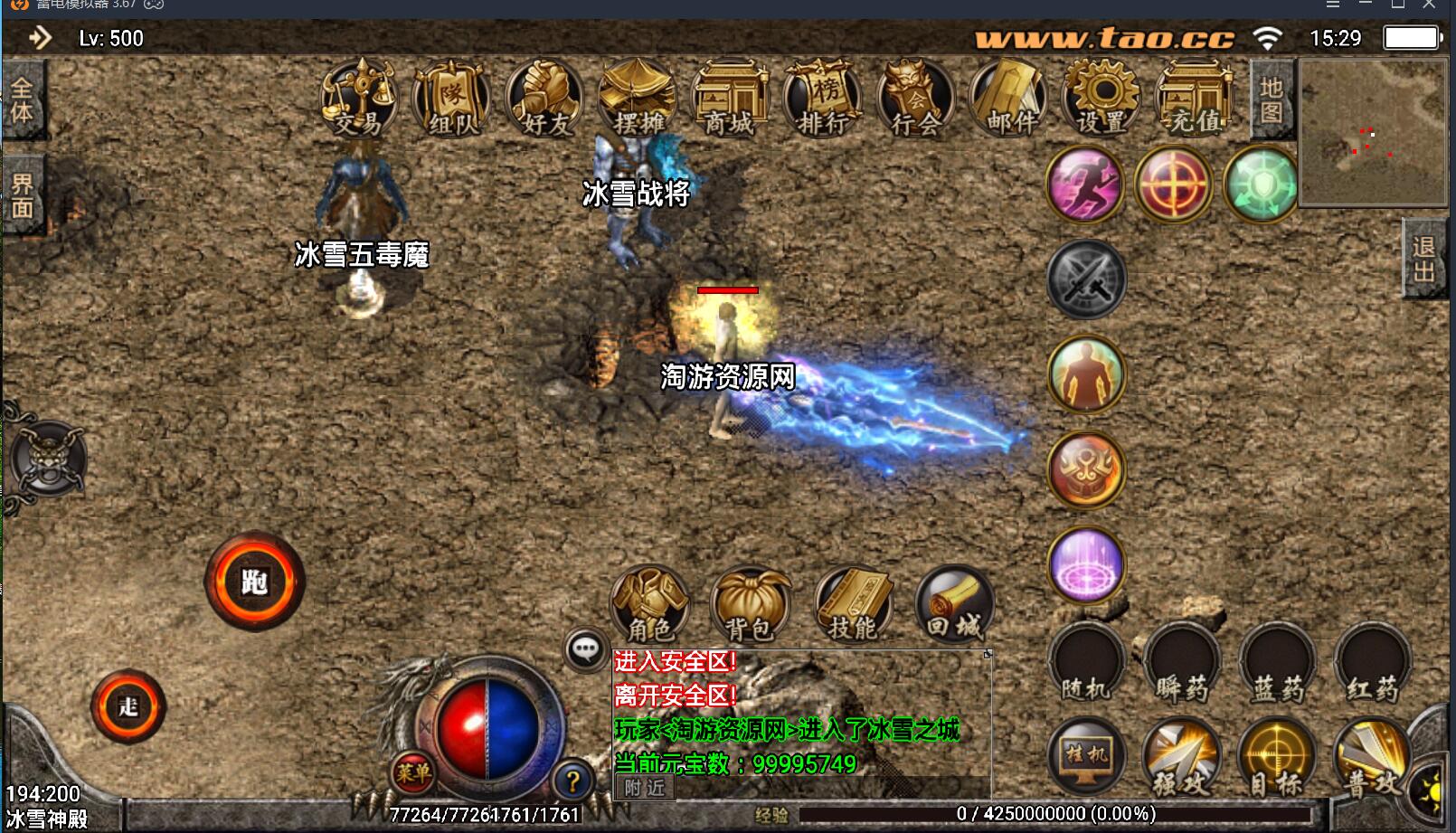Screen dimensions: 1456x833
Task: Select the 全体 tab
Action: point(22,99)
